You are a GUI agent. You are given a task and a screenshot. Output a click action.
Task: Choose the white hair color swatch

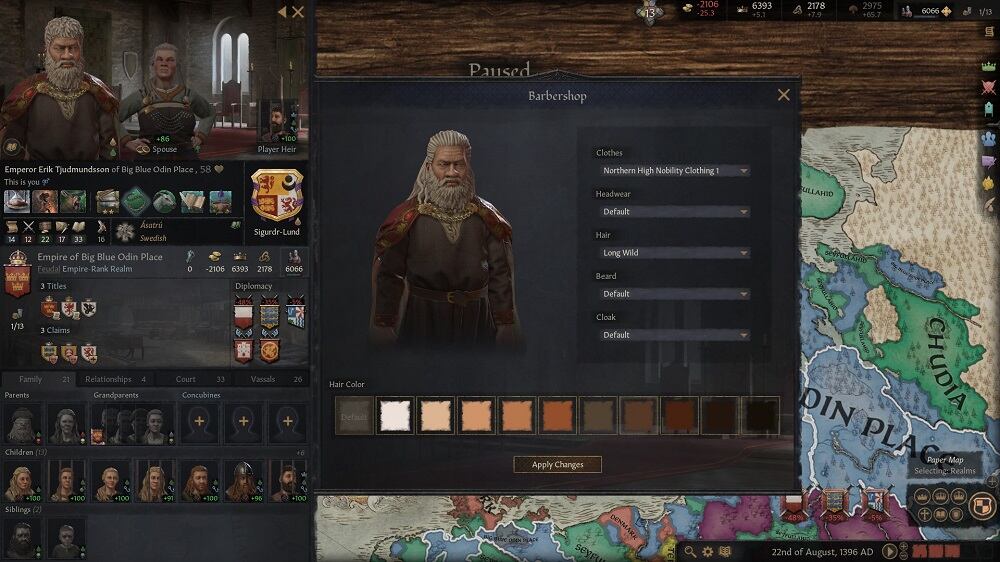pos(395,416)
